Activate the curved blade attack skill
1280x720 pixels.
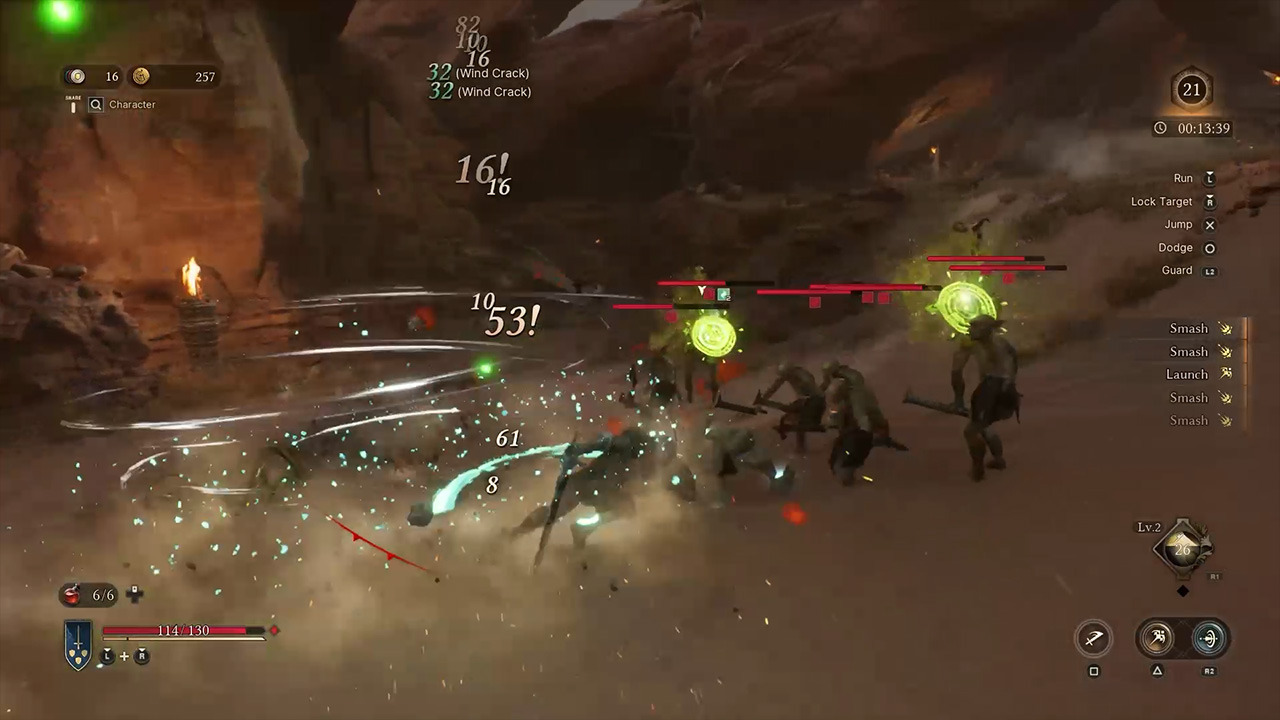tap(1093, 638)
